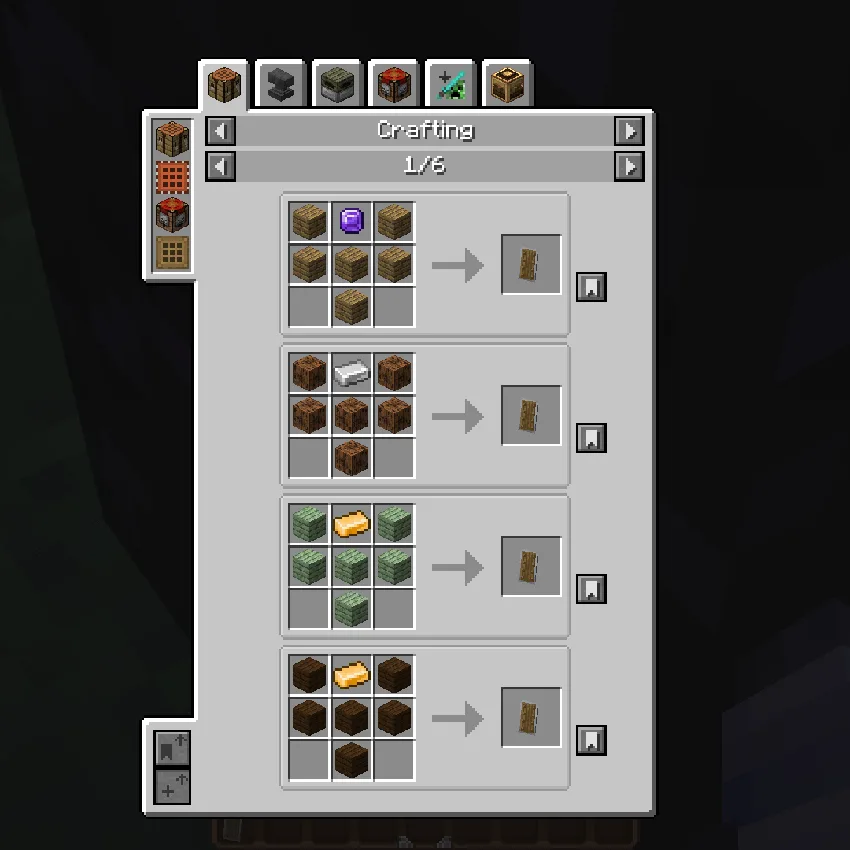Open the light wooden block tab
The width and height of the screenshot is (850, 850).
[507, 86]
